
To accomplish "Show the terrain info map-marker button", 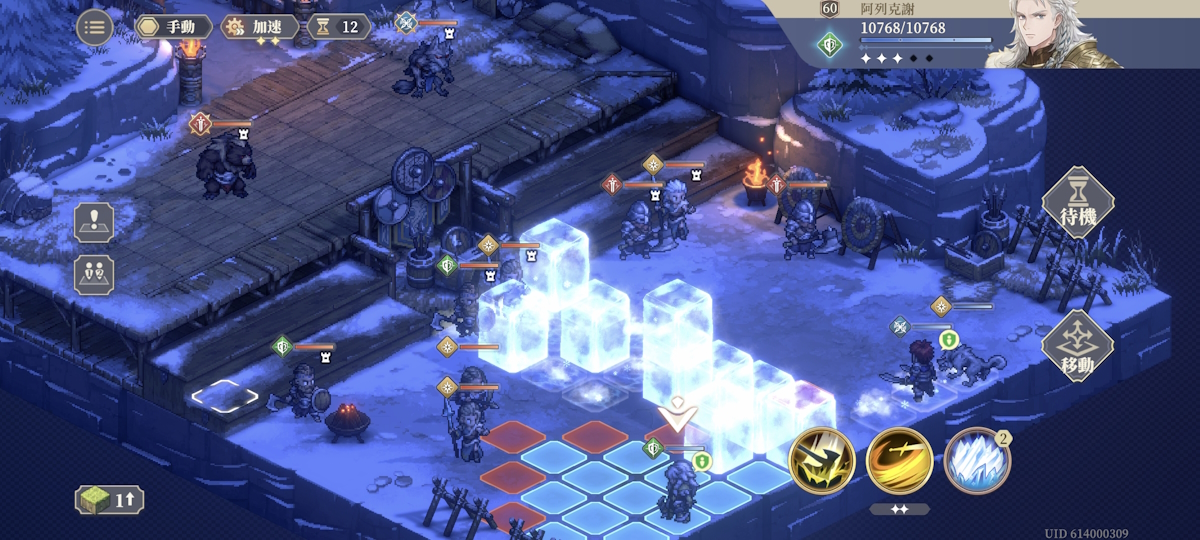I will click(94, 221).
